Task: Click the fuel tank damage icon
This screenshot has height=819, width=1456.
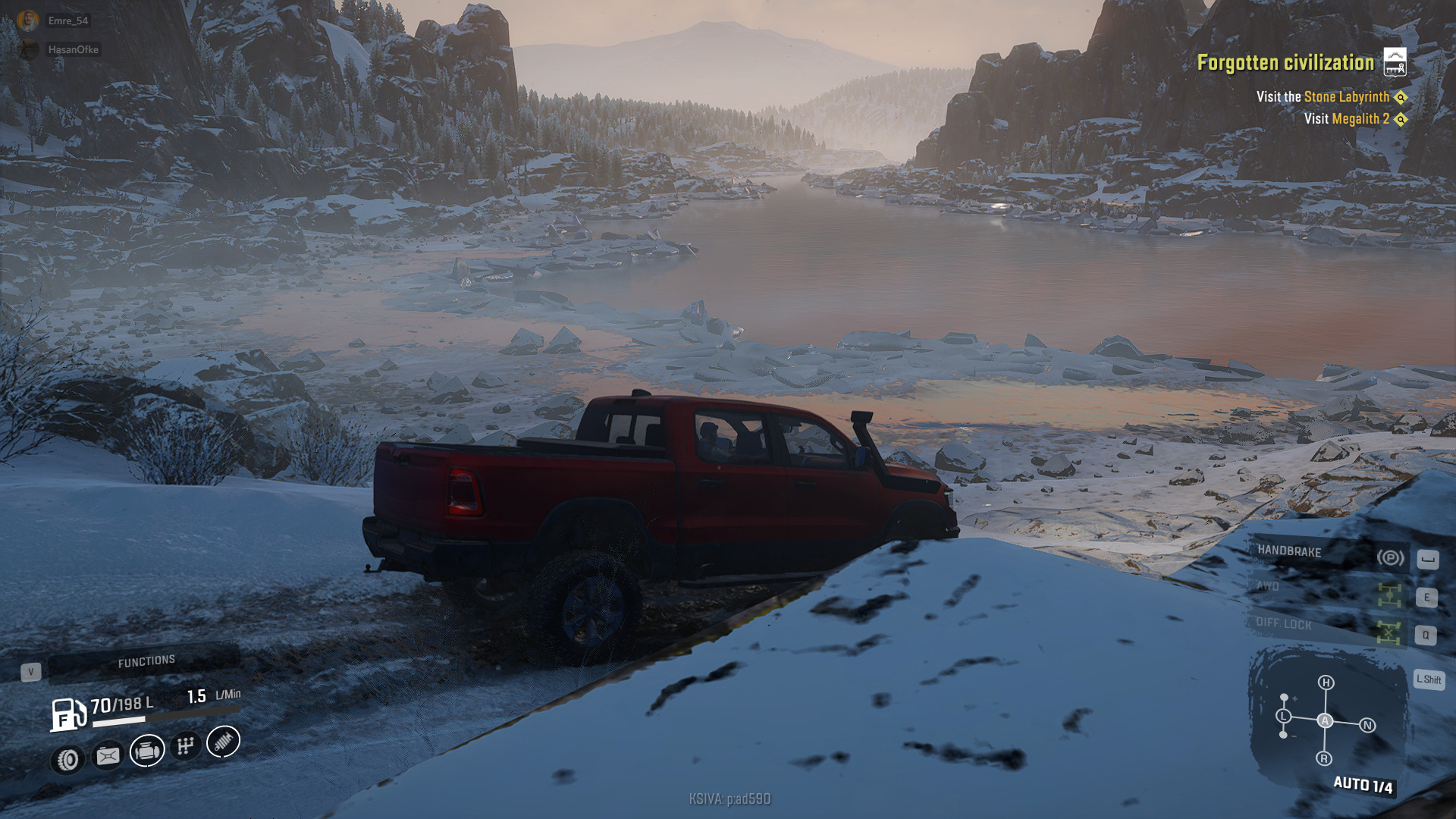Action: click(x=108, y=755)
